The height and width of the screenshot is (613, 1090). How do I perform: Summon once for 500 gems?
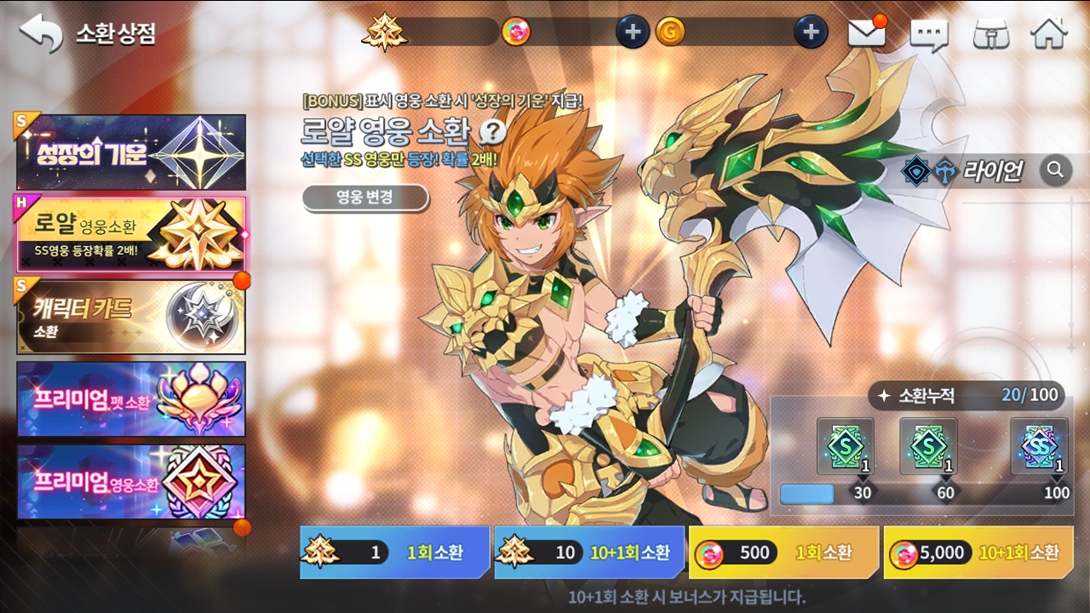783,553
